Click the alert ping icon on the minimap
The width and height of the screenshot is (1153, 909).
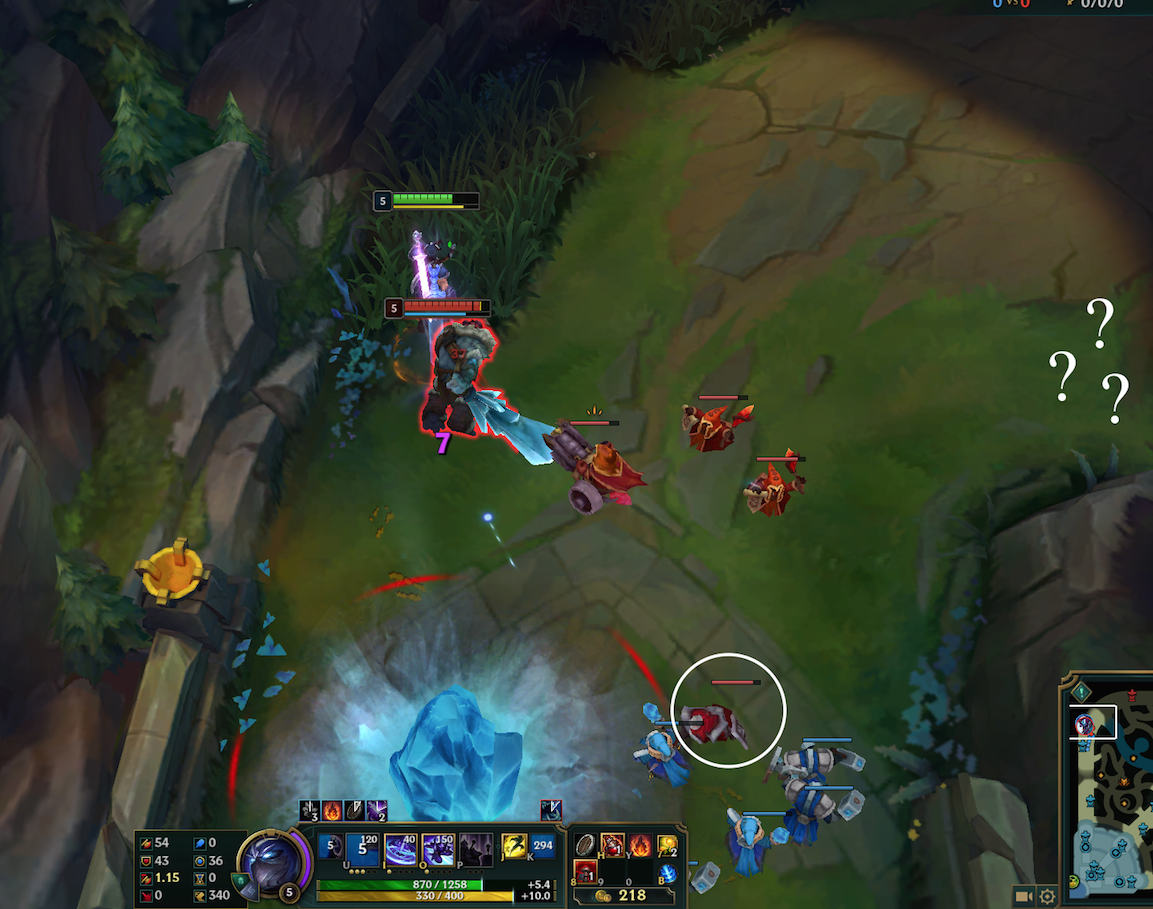(1081, 691)
